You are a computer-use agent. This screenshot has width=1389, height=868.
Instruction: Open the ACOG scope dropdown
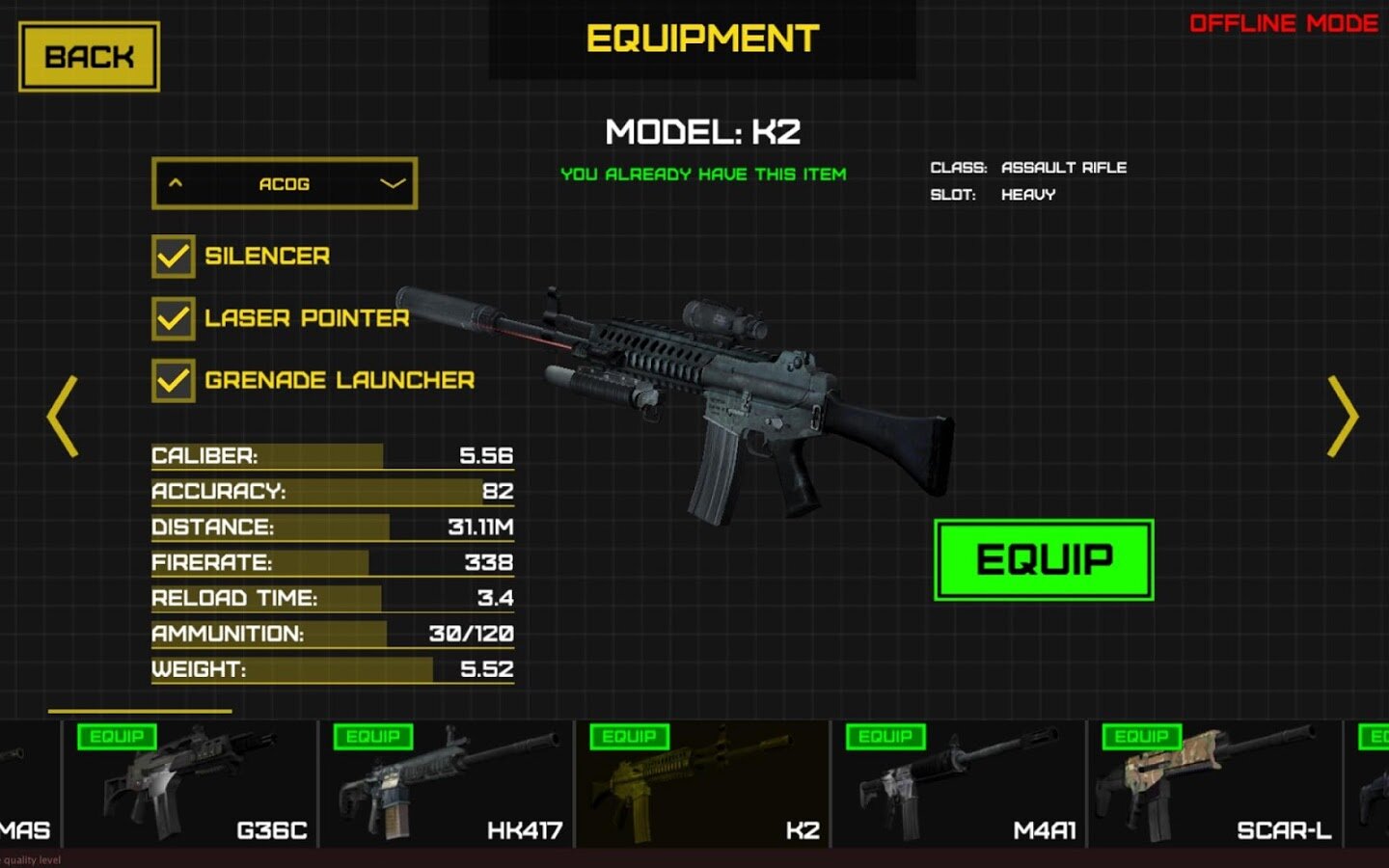pyautogui.click(x=285, y=183)
